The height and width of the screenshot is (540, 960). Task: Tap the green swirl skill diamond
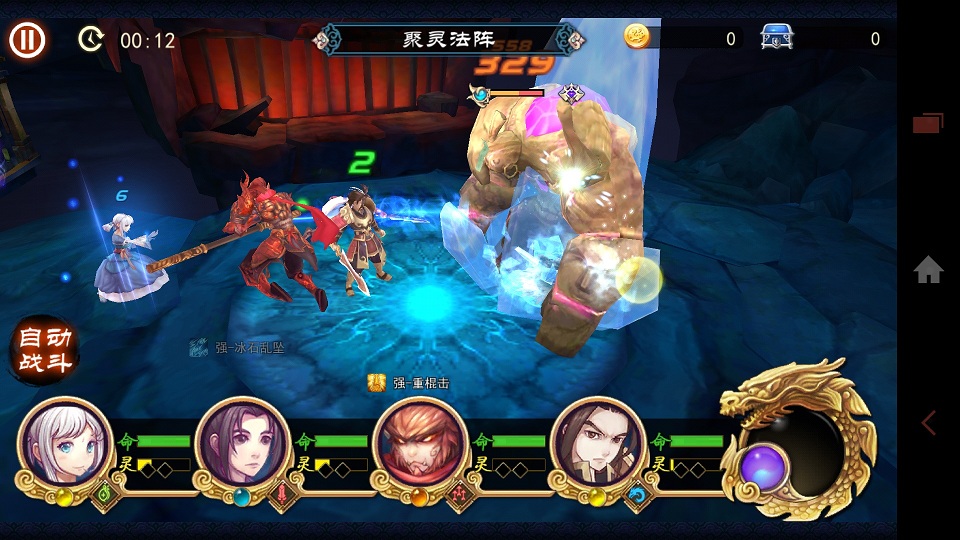coord(105,492)
